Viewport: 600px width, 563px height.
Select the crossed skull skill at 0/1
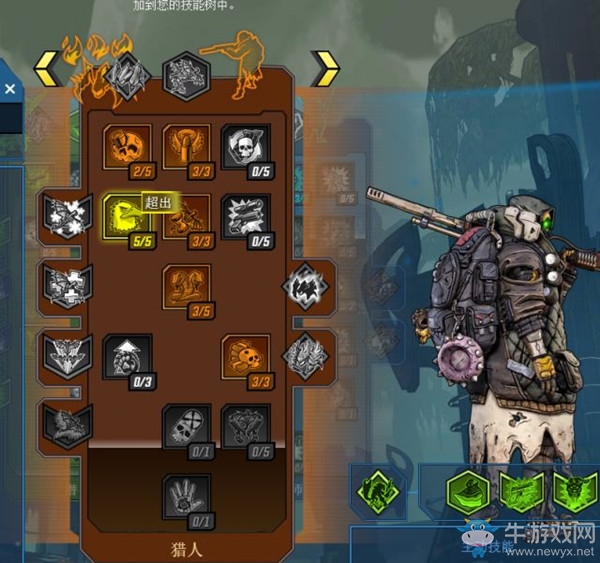(187, 427)
